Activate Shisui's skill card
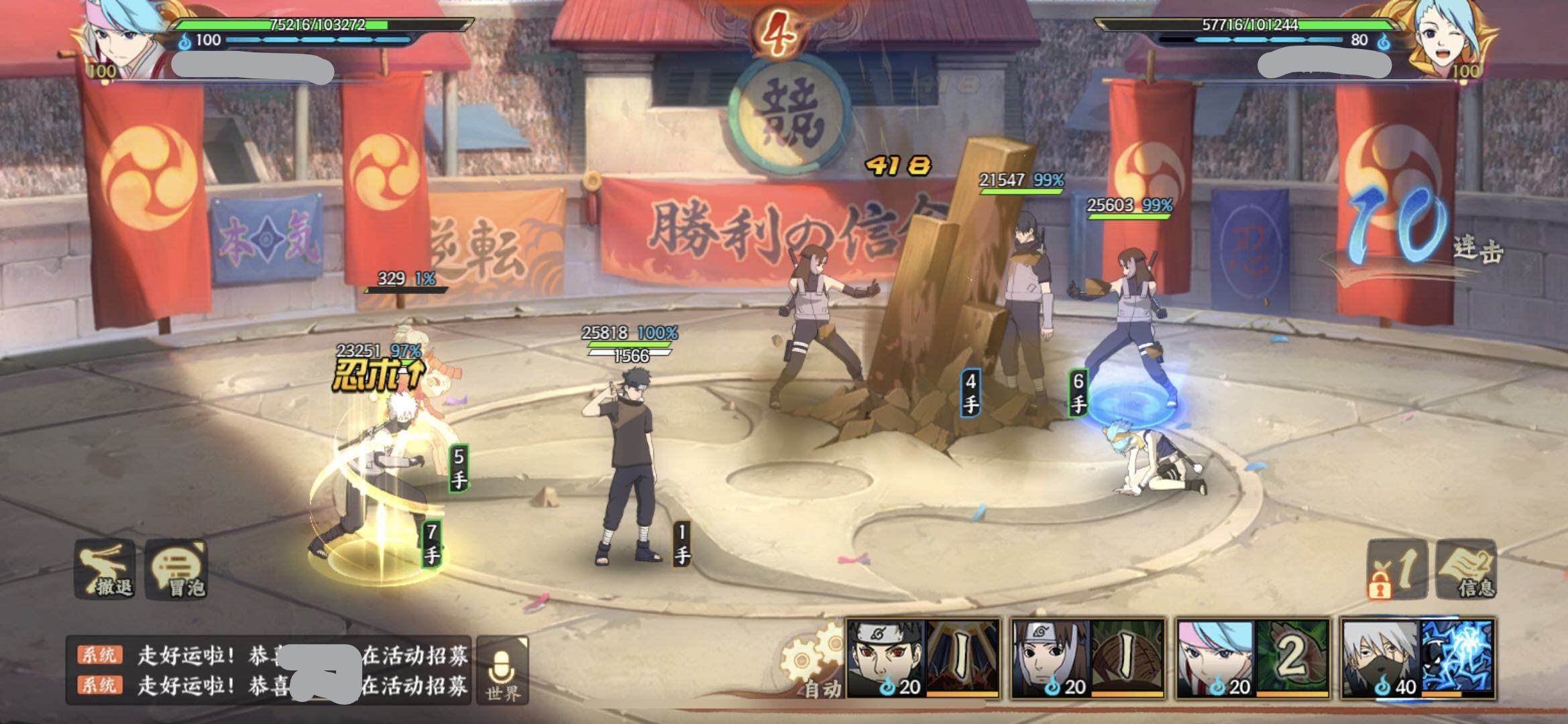The height and width of the screenshot is (724, 1568). (x=923, y=658)
